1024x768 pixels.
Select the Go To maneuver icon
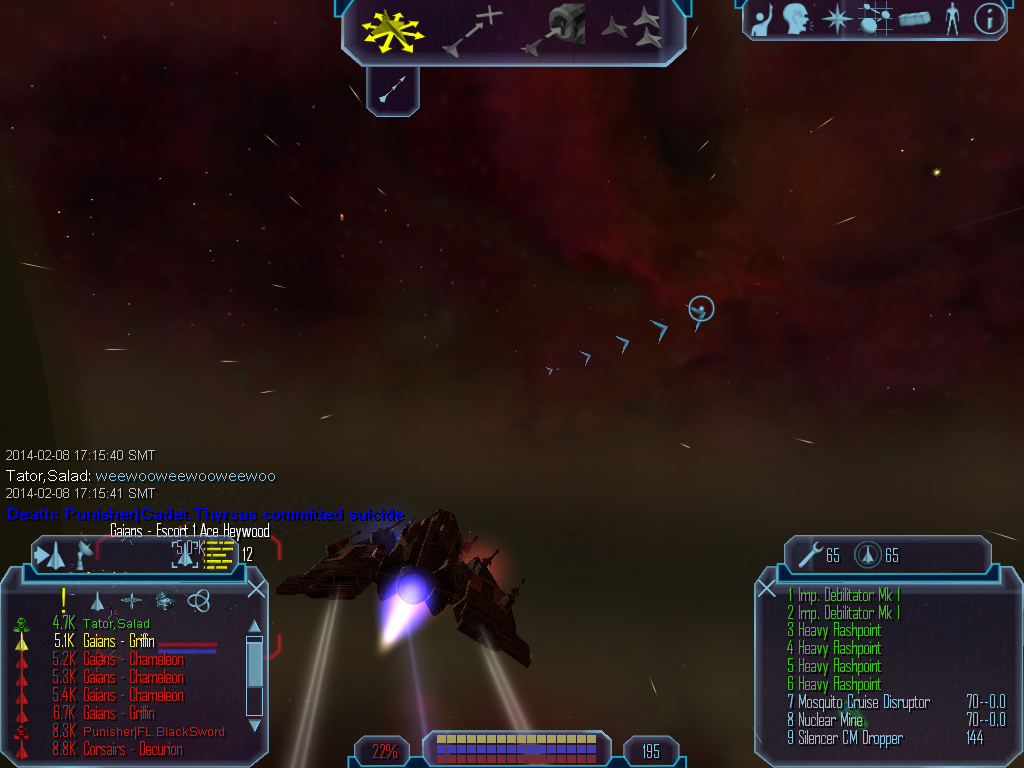pos(472,30)
